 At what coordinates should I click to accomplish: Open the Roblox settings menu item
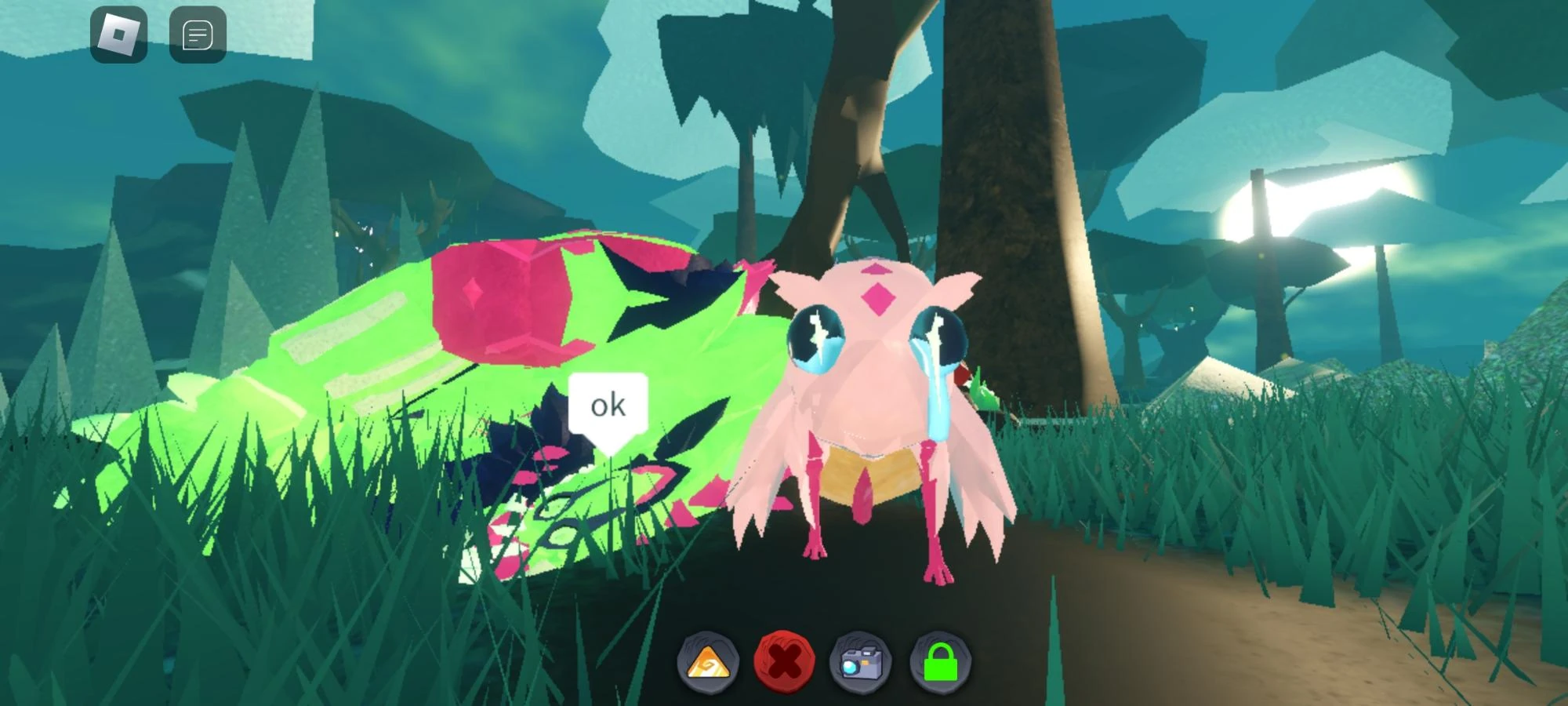pyautogui.click(x=119, y=35)
